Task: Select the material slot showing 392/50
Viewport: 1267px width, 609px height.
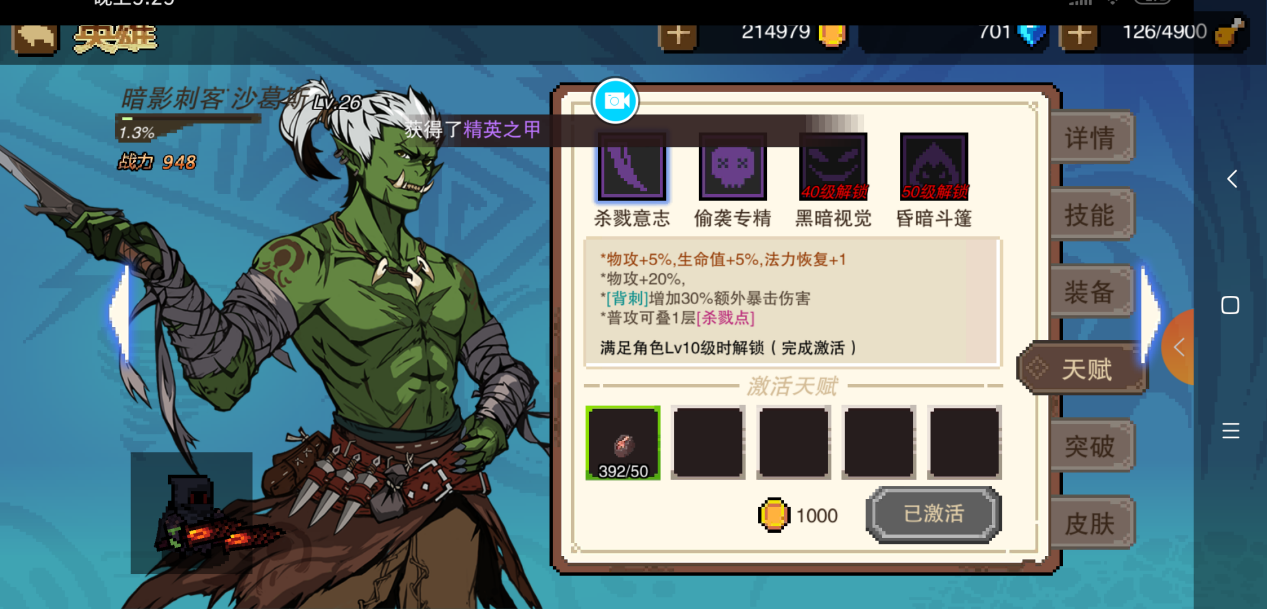Action: [x=623, y=443]
